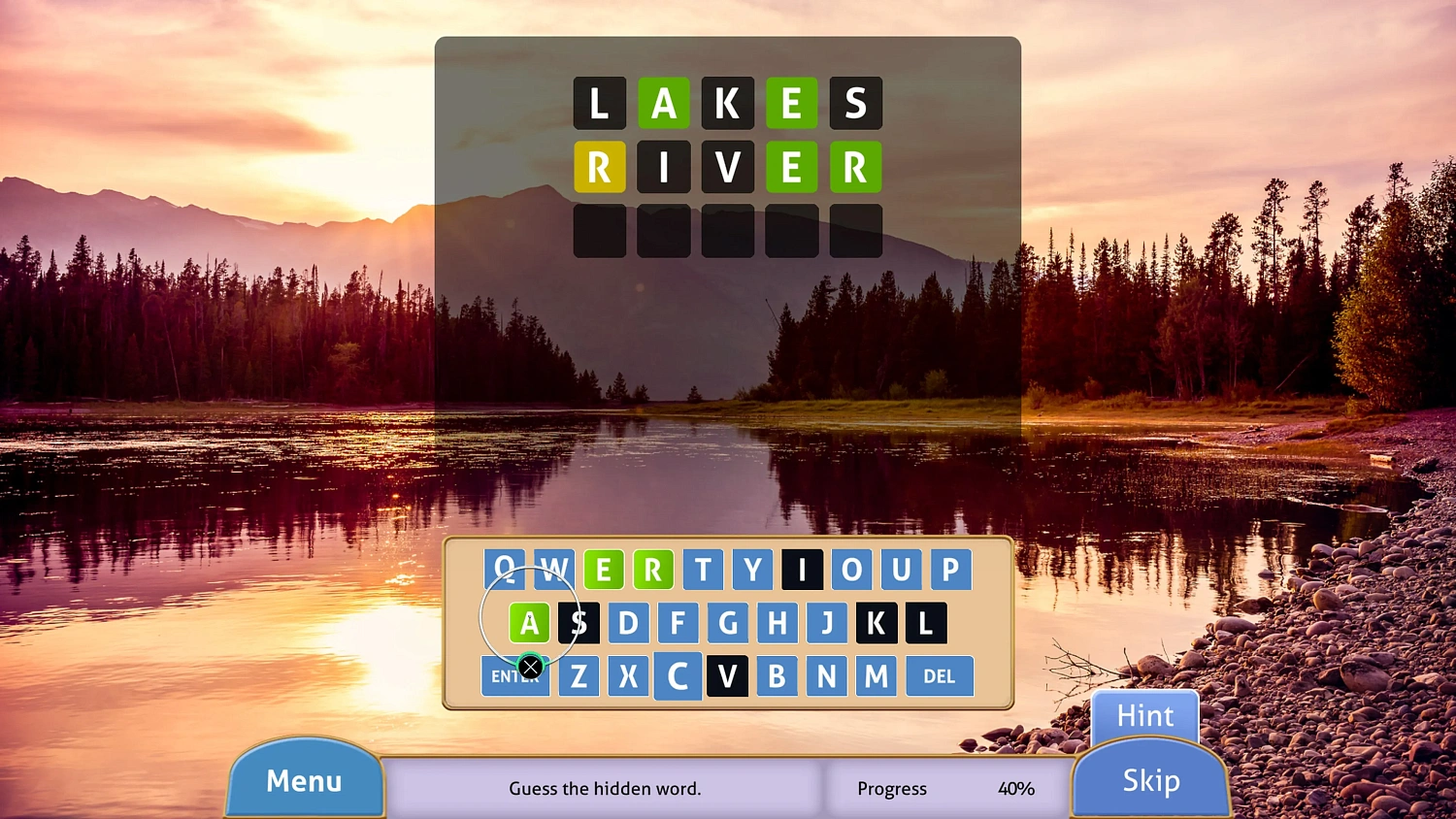Screen dimensions: 1456x819
Task: Click the Progress 40% indicator
Action: (946, 788)
